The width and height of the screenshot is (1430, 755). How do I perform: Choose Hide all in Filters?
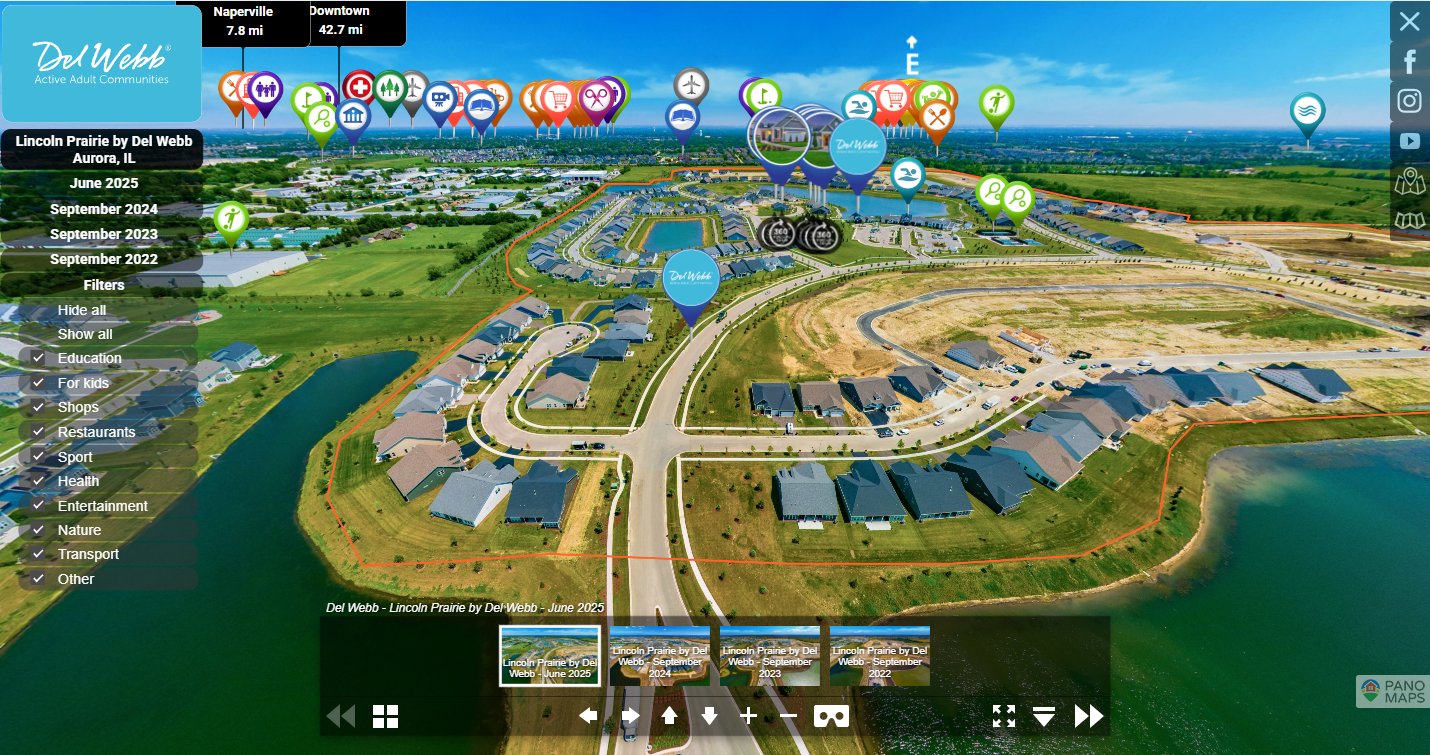tap(82, 310)
